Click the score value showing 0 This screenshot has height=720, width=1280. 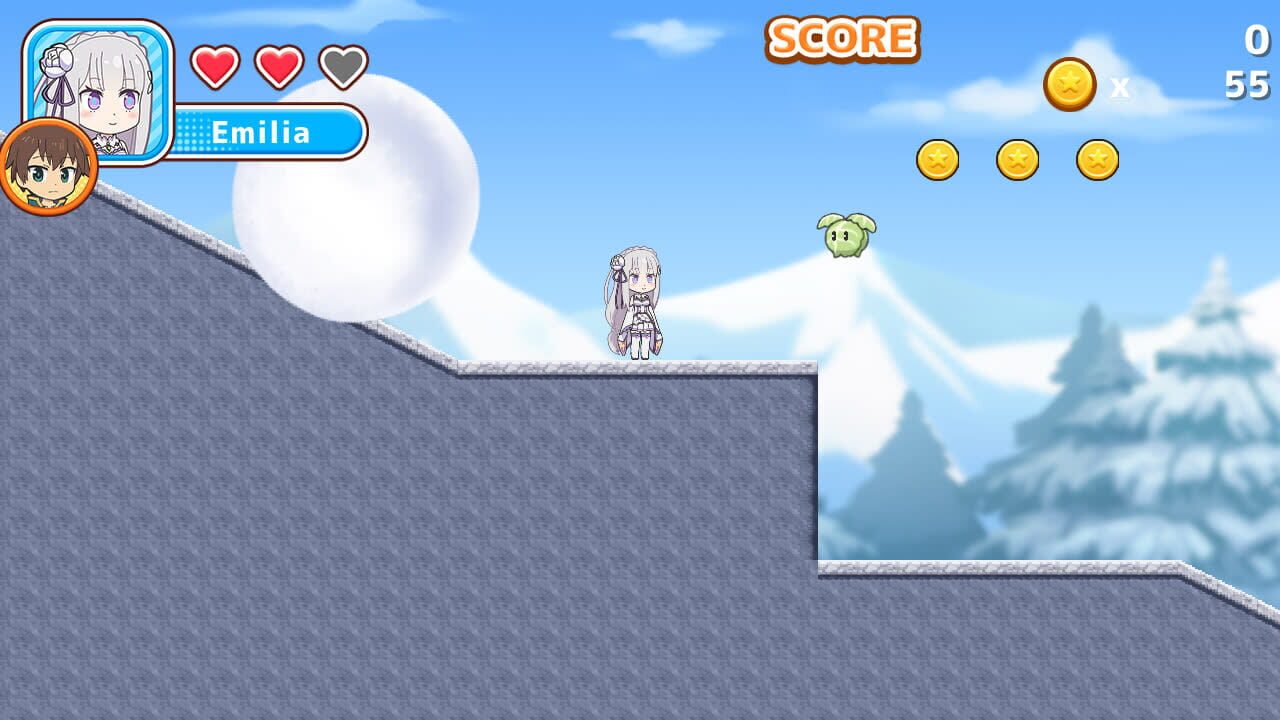tap(1253, 40)
